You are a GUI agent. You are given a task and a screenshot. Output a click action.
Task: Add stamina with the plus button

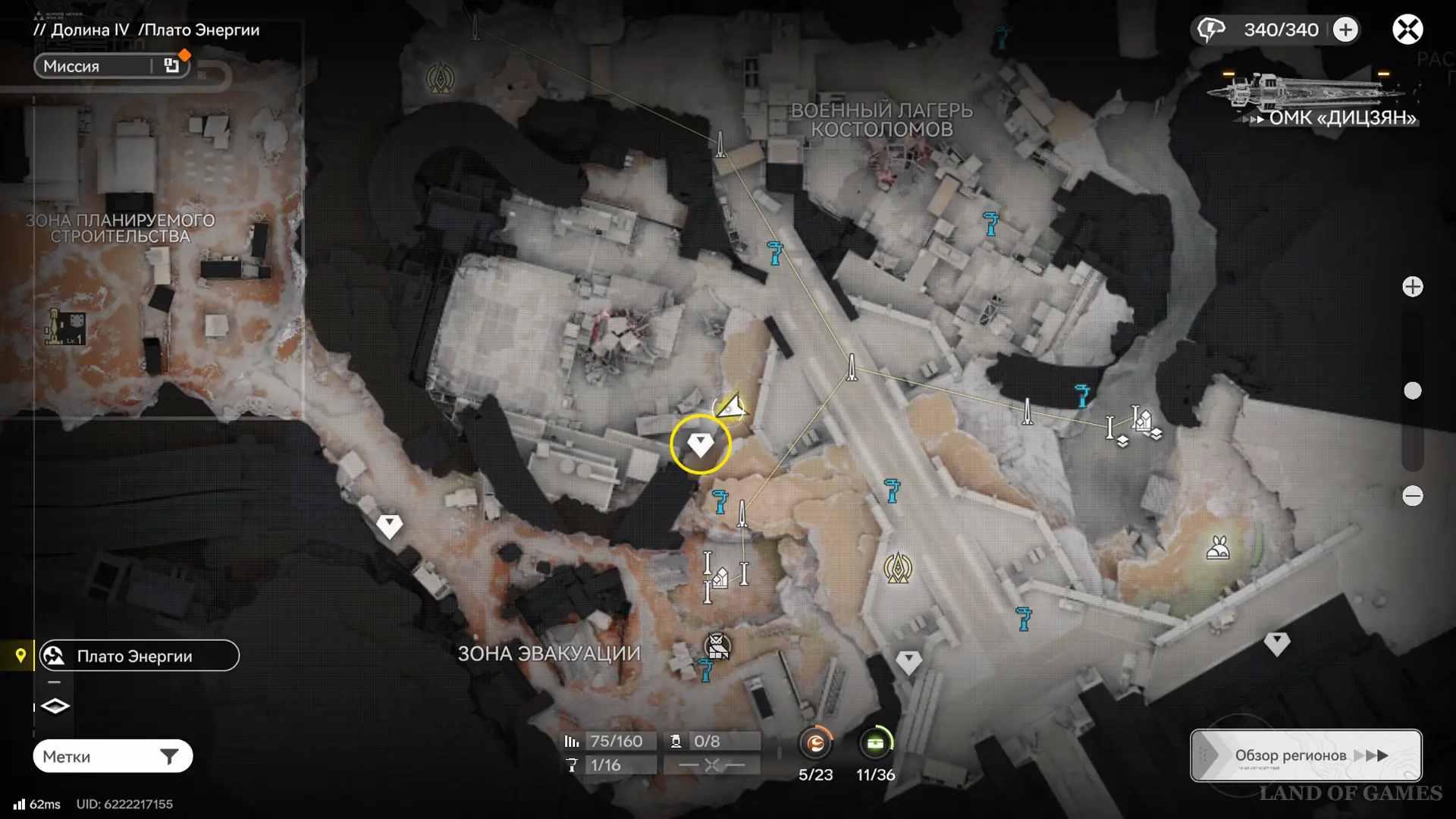pos(1345,30)
